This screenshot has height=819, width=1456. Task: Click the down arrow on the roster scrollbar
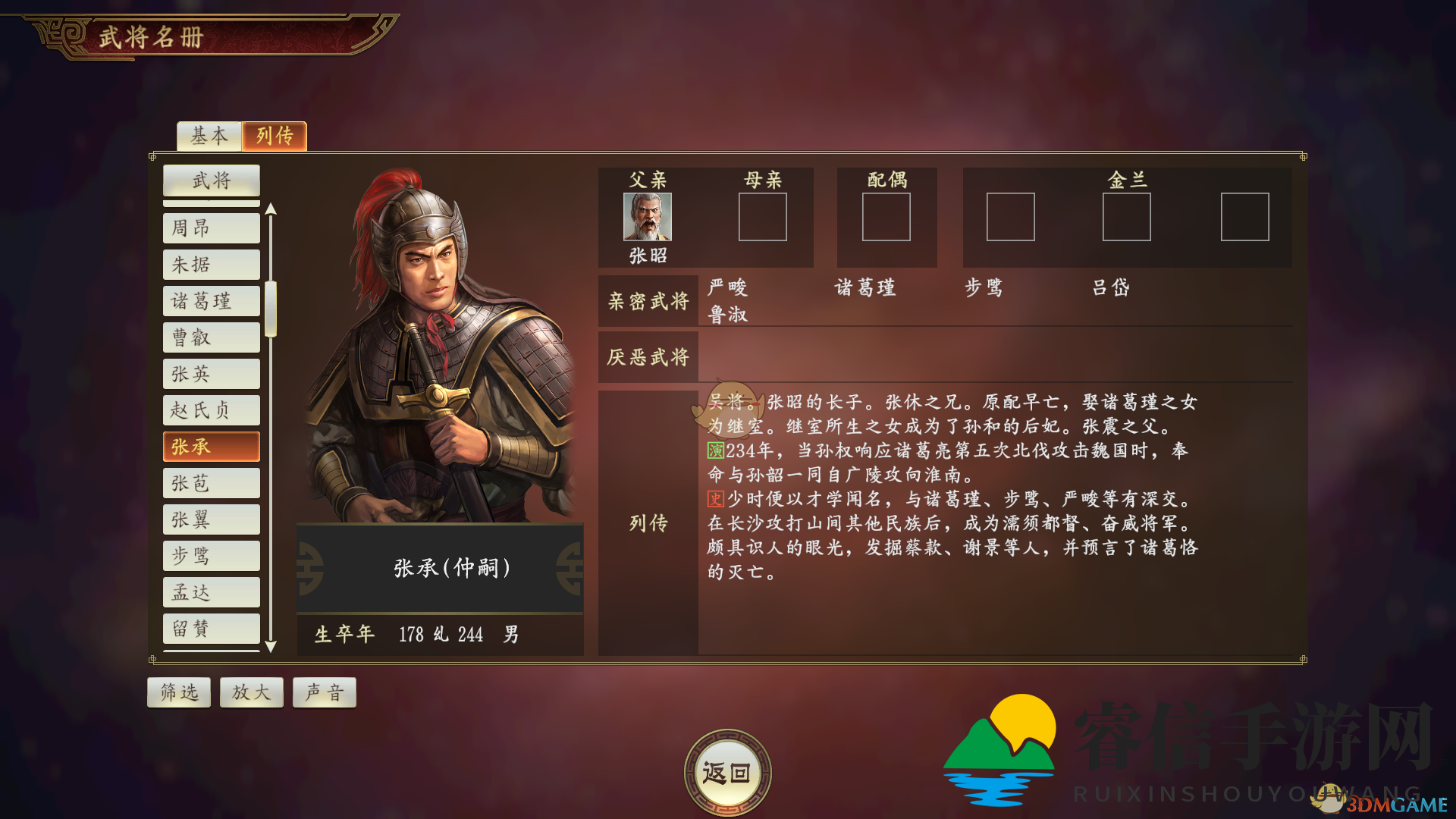pyautogui.click(x=271, y=646)
